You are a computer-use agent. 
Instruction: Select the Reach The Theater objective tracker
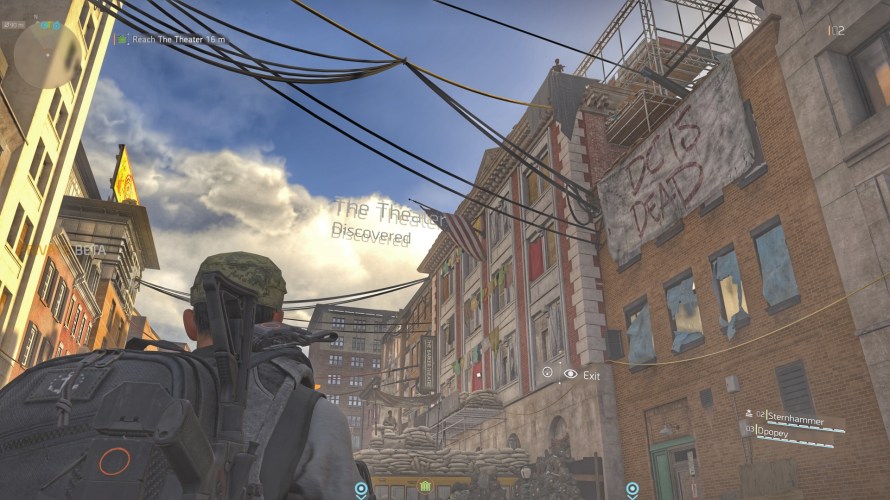coord(171,39)
